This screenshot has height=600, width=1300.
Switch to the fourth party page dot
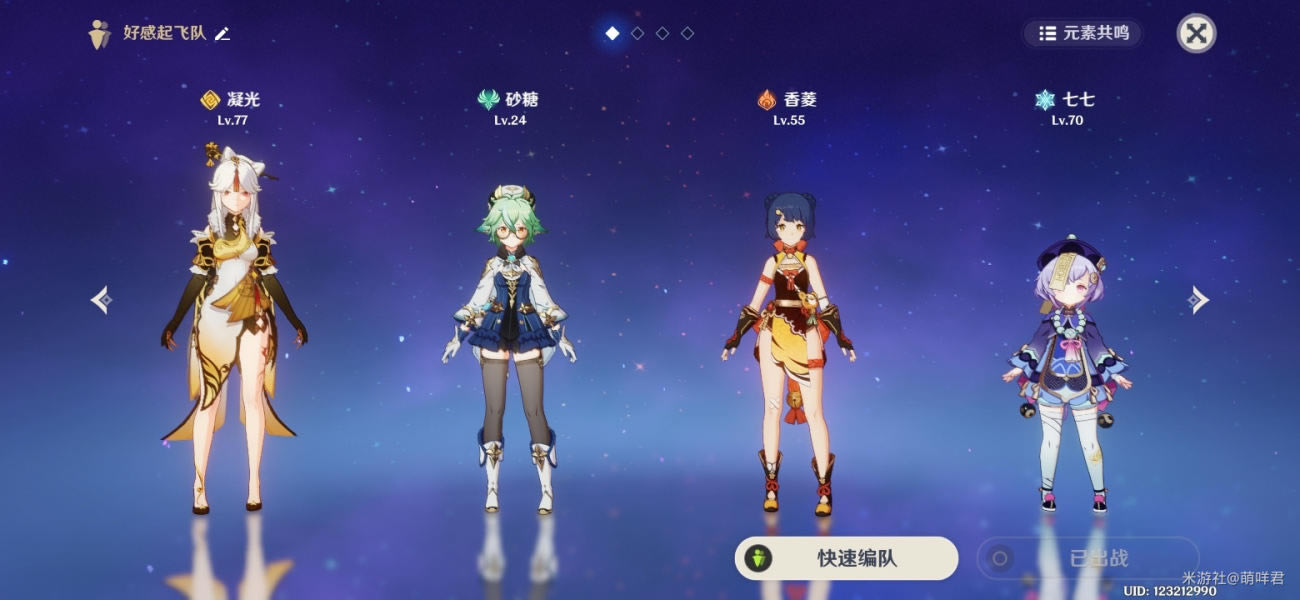687,33
